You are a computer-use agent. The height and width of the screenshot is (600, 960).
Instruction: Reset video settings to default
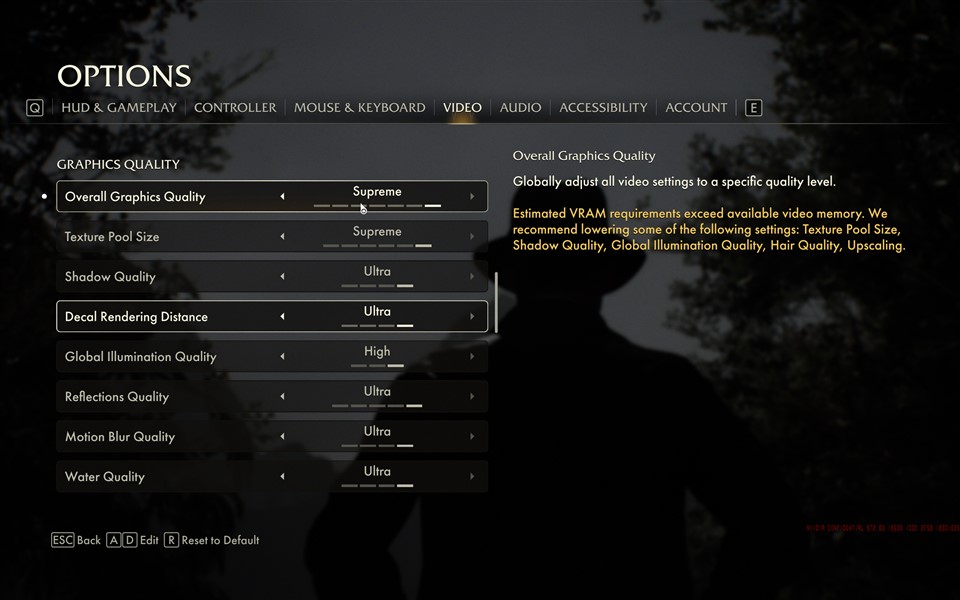click(x=212, y=540)
